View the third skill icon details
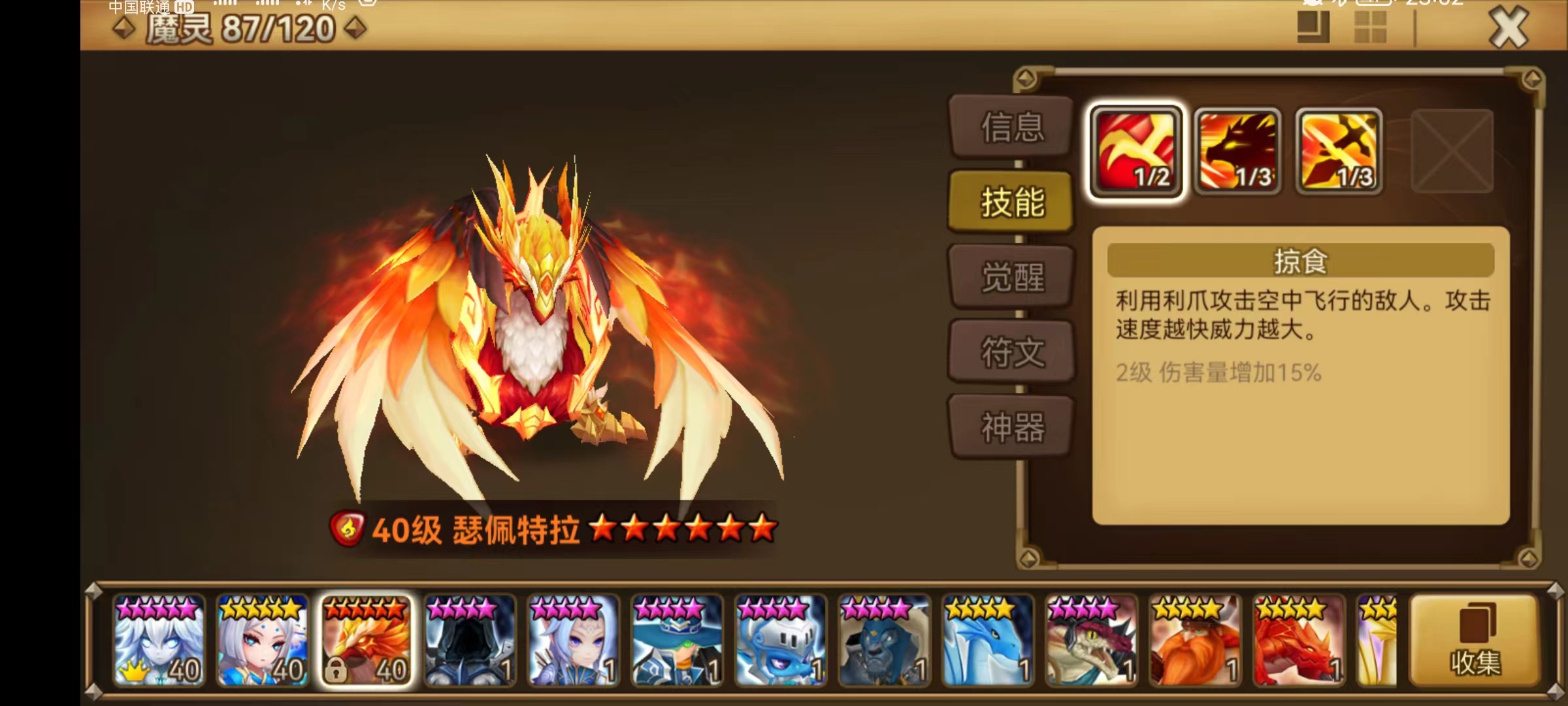Screen dimensions: 1568x706 pos(1339,152)
